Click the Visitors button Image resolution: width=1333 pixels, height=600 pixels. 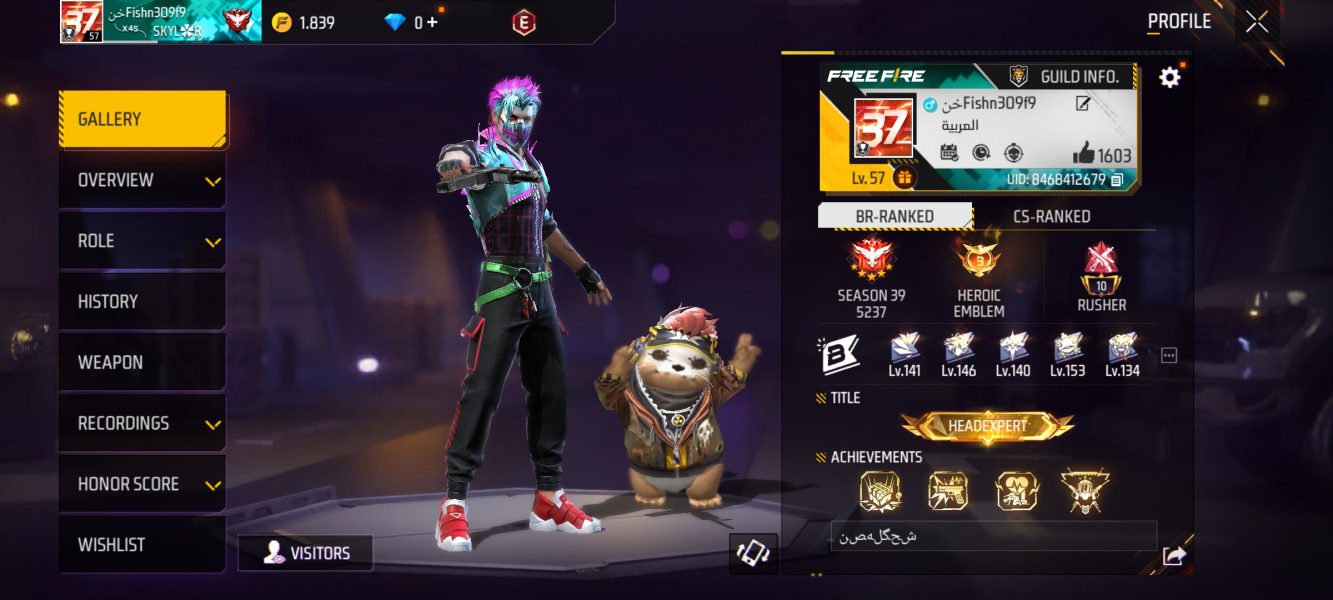point(306,553)
